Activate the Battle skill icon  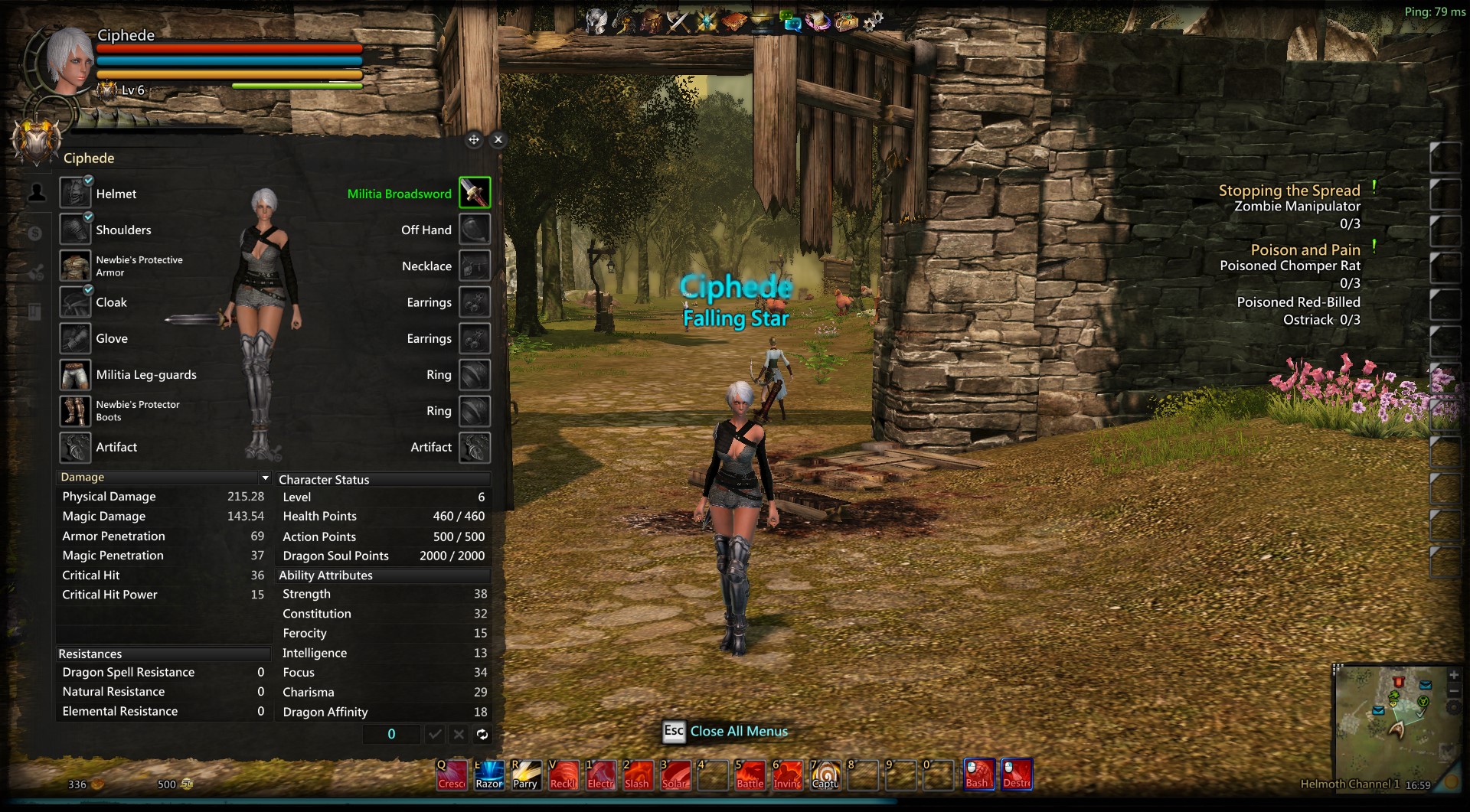tap(750, 775)
